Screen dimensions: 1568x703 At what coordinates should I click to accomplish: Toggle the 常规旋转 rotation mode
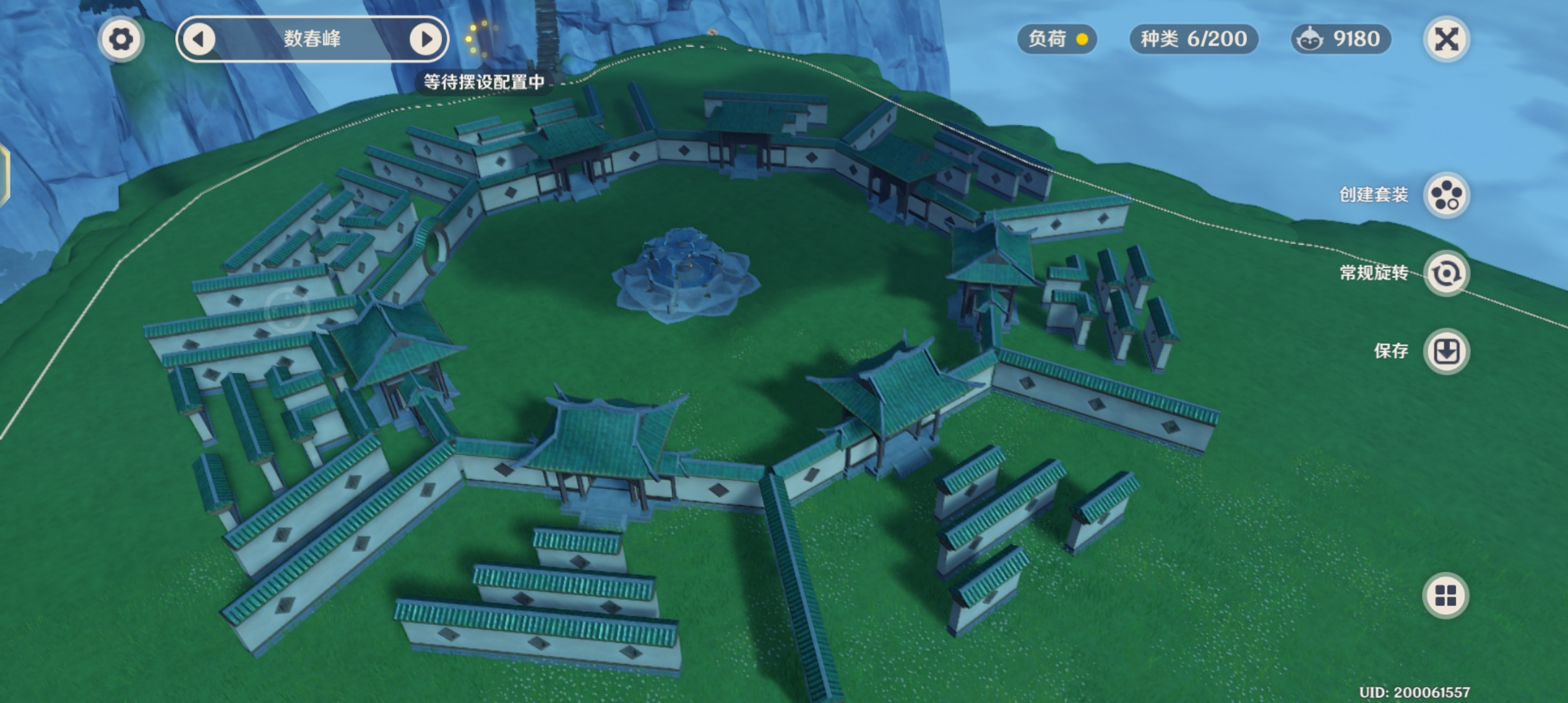coord(1446,273)
